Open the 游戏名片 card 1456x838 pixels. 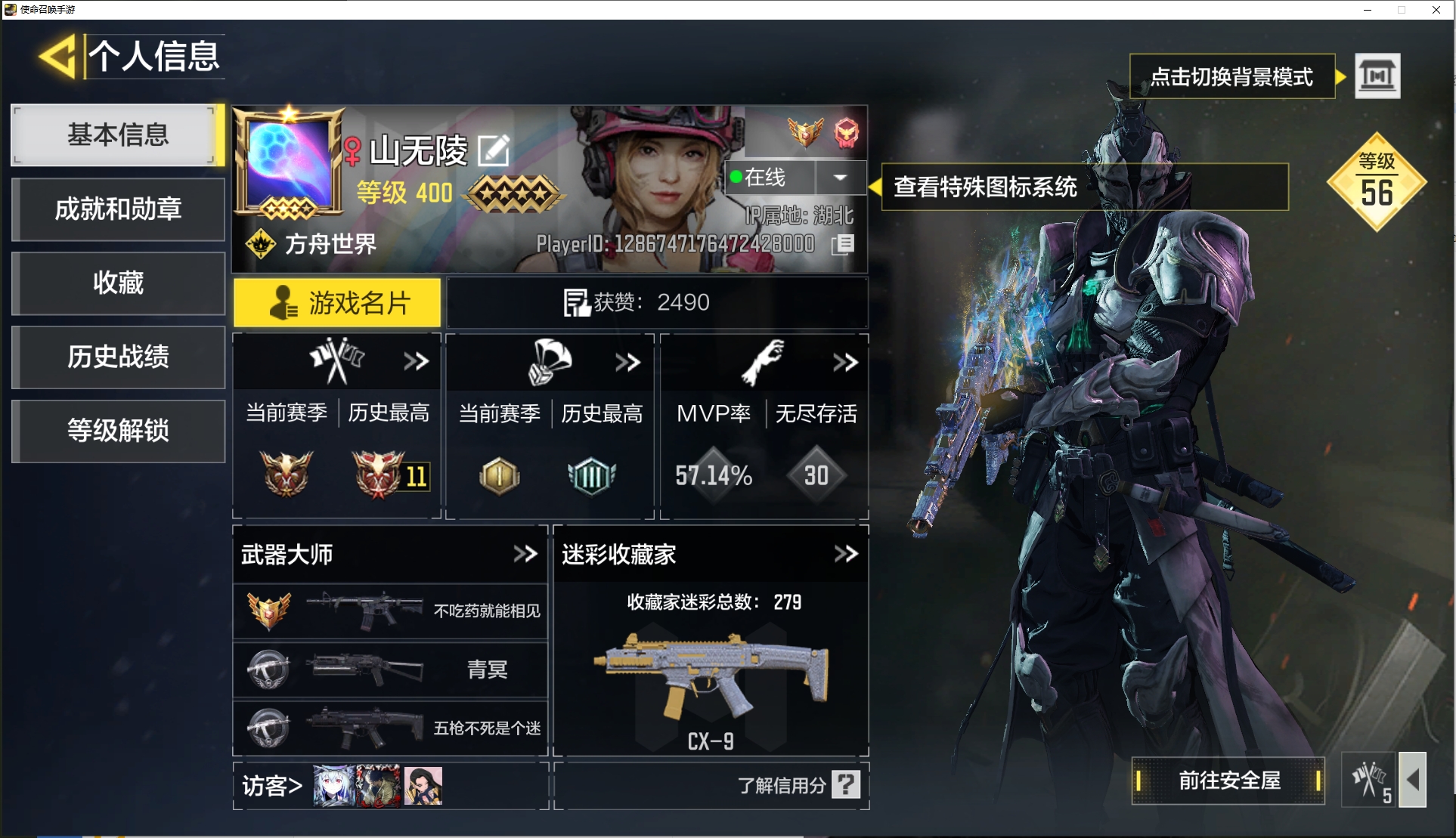[337, 303]
